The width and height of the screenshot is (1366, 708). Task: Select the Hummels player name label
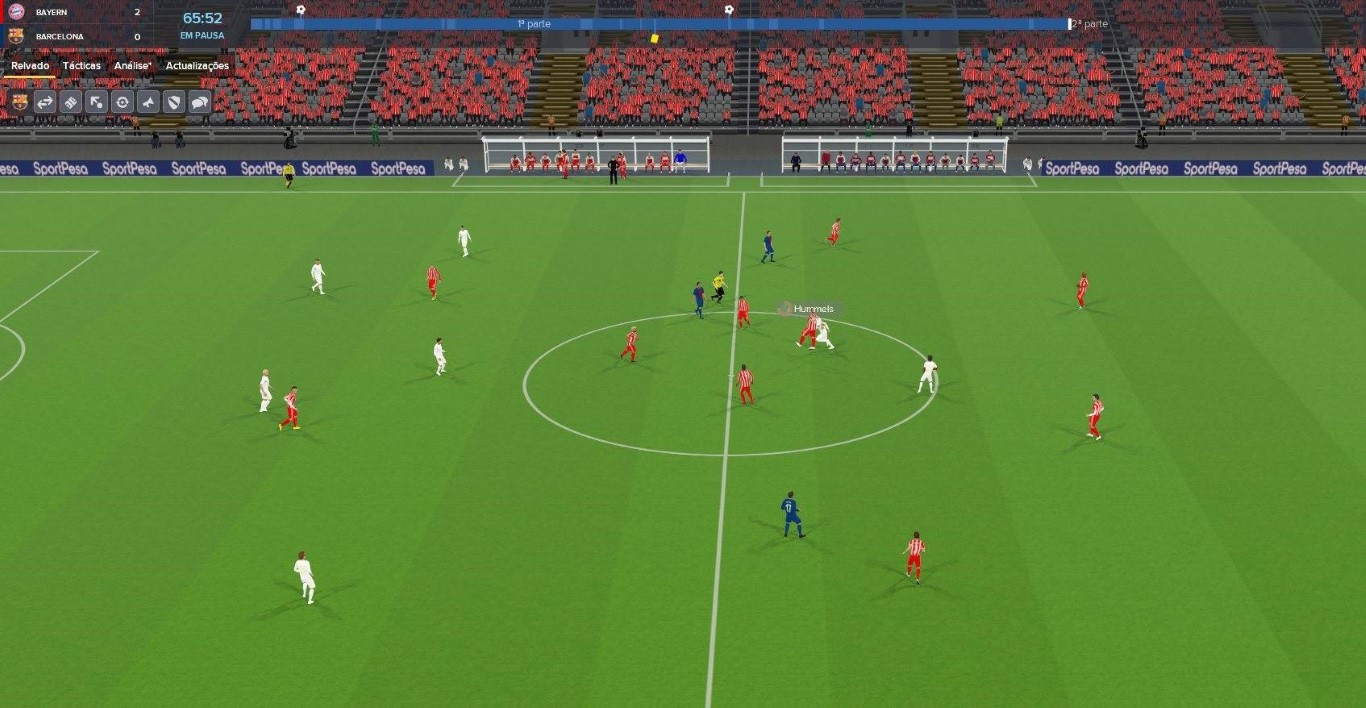tap(813, 309)
